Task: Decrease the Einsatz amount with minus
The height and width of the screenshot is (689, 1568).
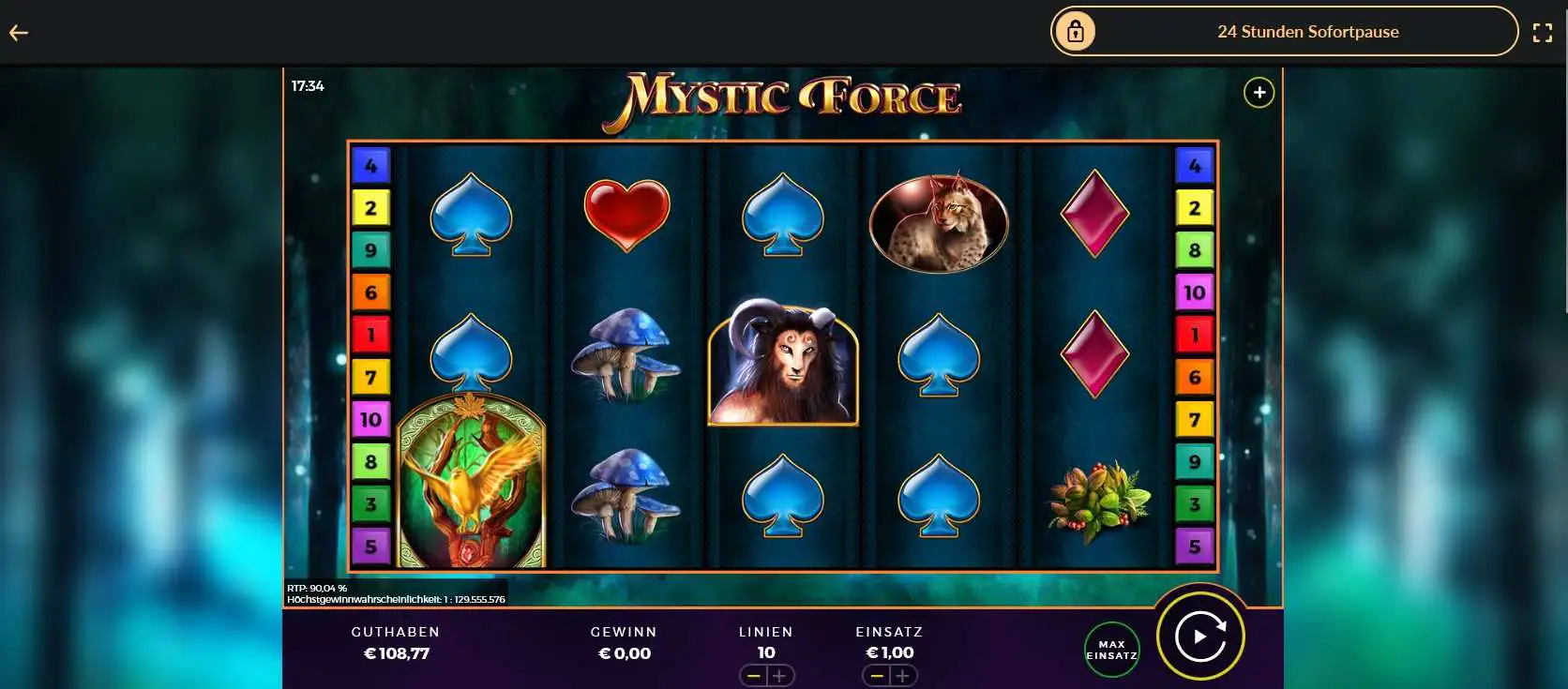Action: 878,675
